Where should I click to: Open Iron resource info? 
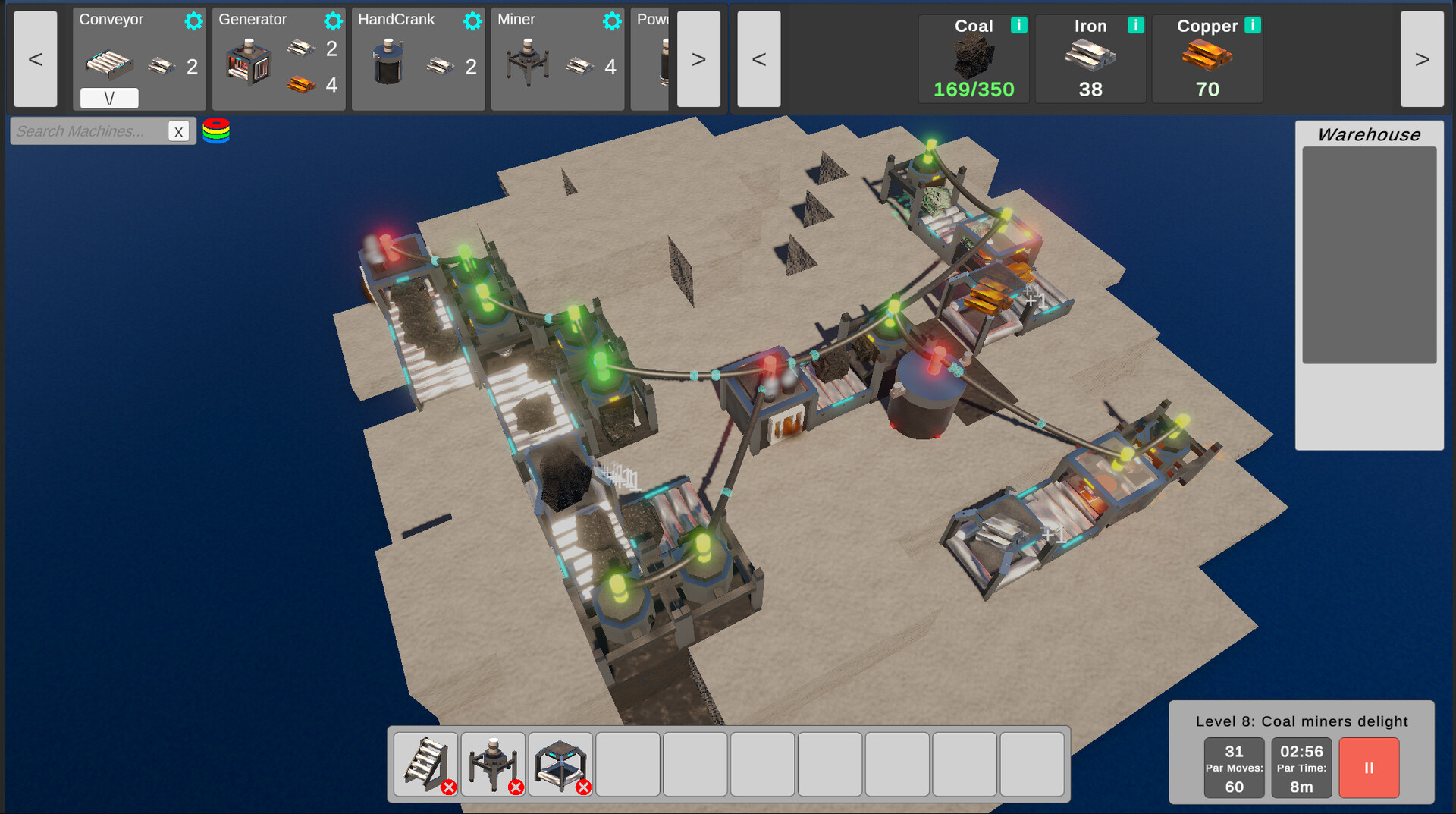point(1135,25)
